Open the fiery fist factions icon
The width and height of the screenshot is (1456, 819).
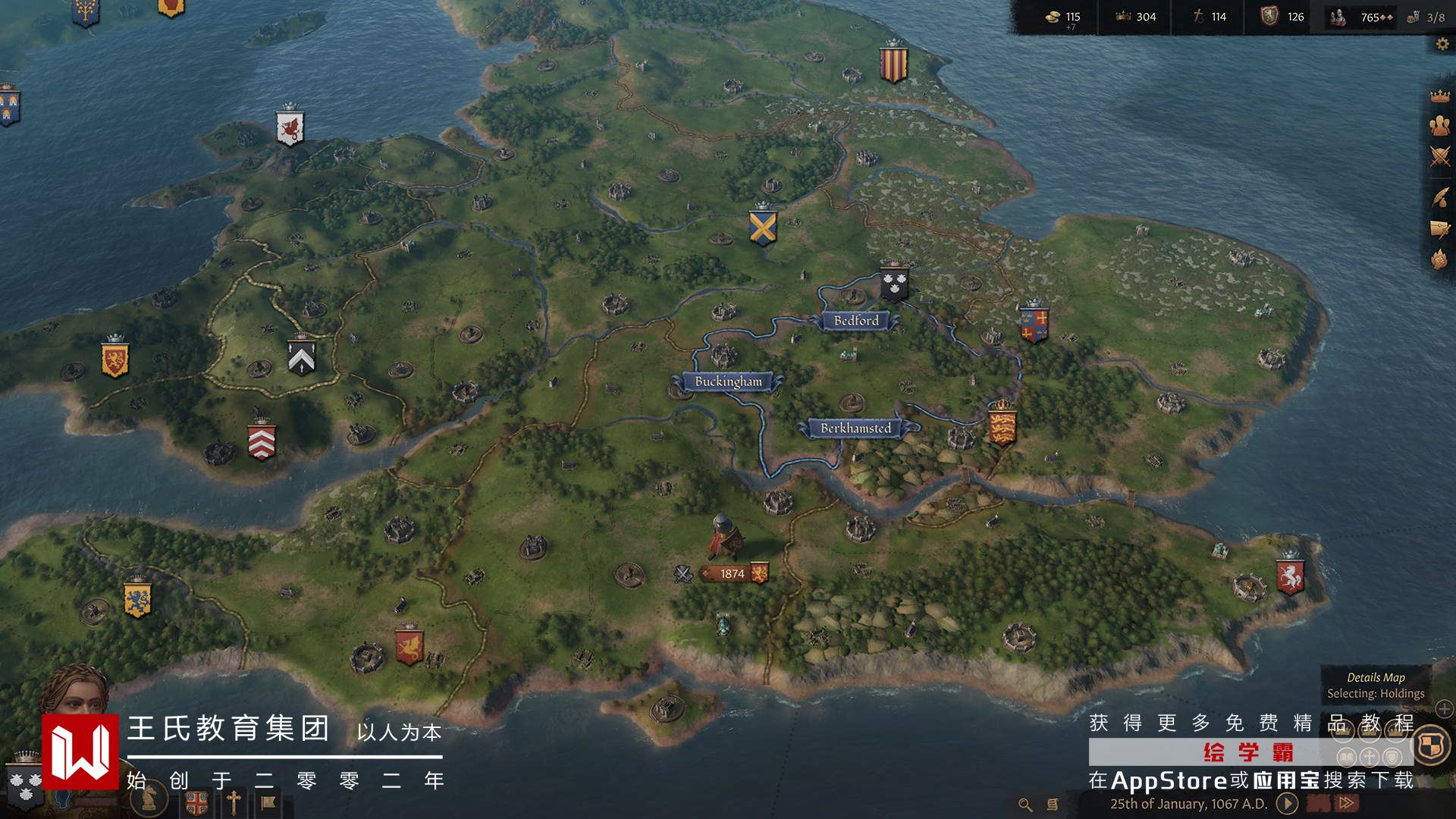click(x=1439, y=259)
